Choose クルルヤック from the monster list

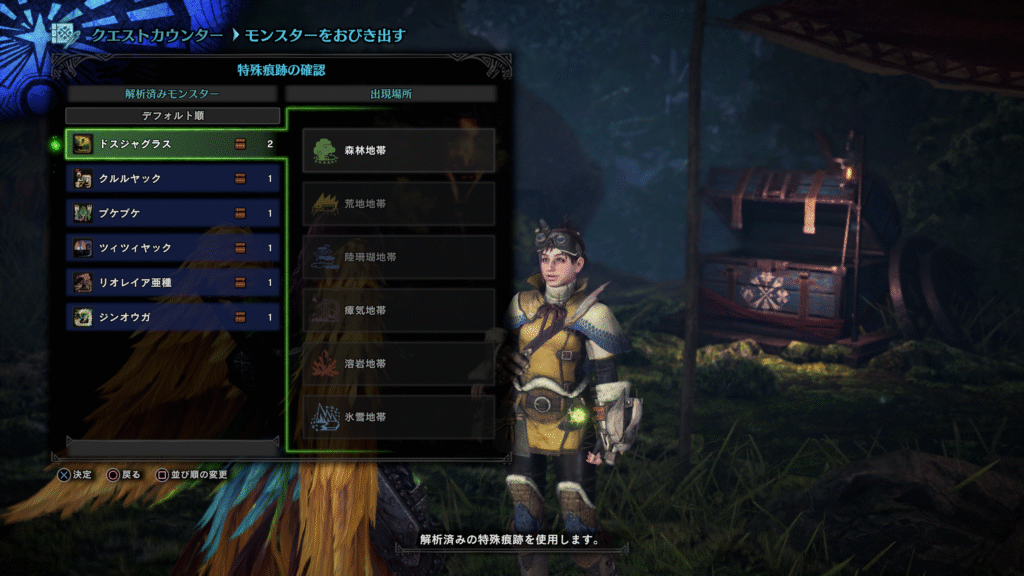click(173, 179)
